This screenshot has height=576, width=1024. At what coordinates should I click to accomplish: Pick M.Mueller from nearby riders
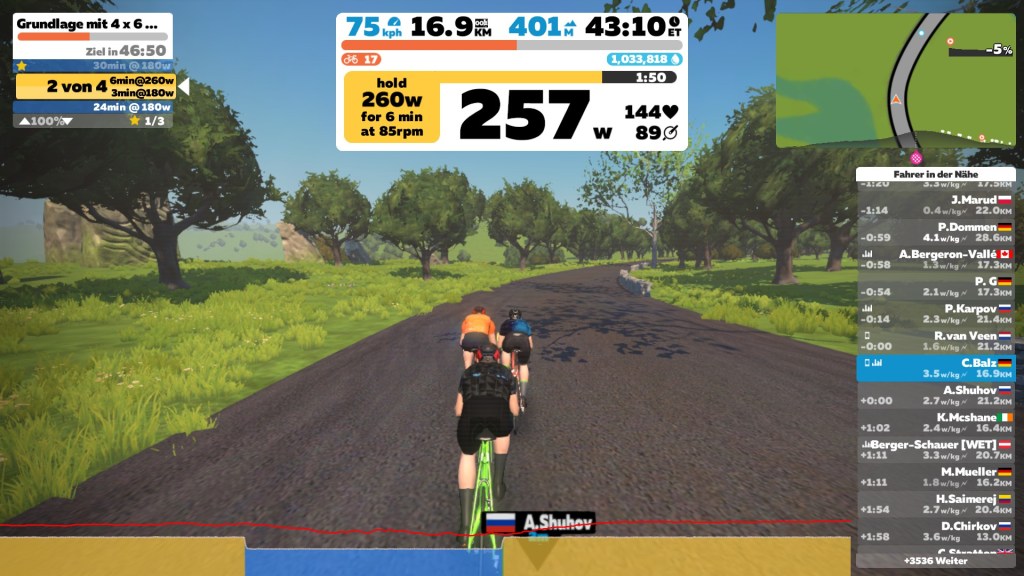pyautogui.click(x=935, y=476)
